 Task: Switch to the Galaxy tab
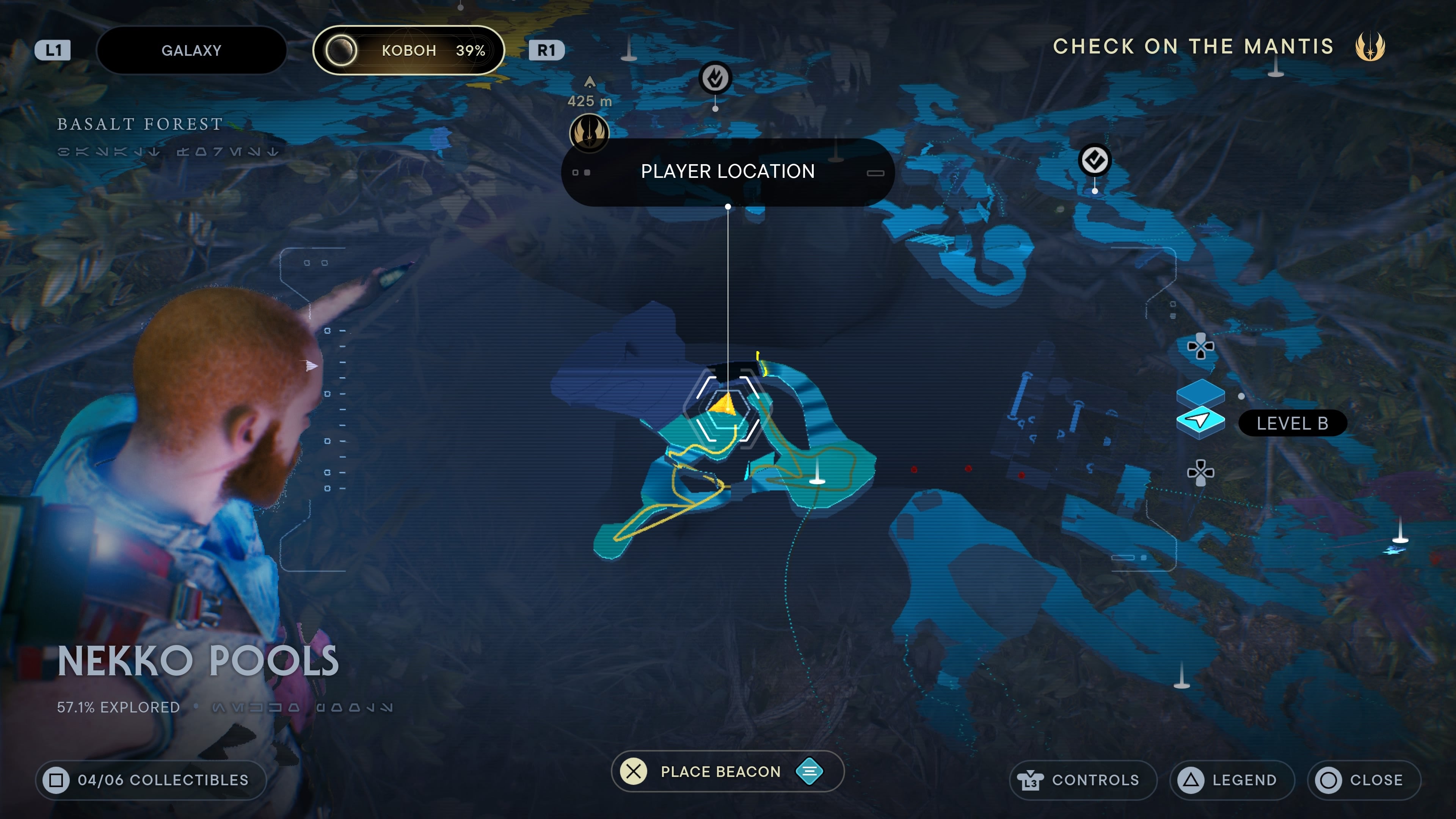click(191, 50)
